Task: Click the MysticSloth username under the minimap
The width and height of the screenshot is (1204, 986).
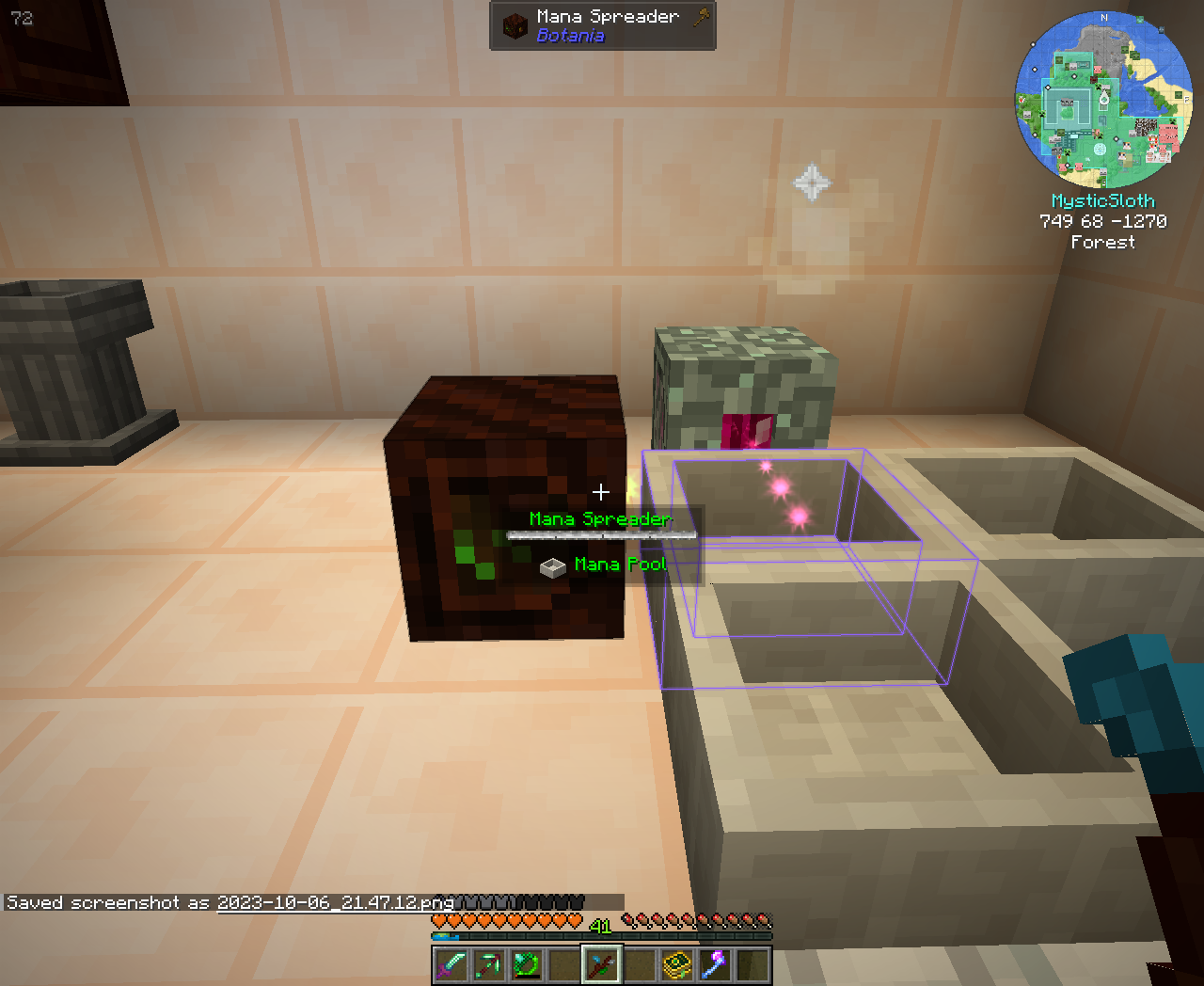Action: click(x=1103, y=200)
